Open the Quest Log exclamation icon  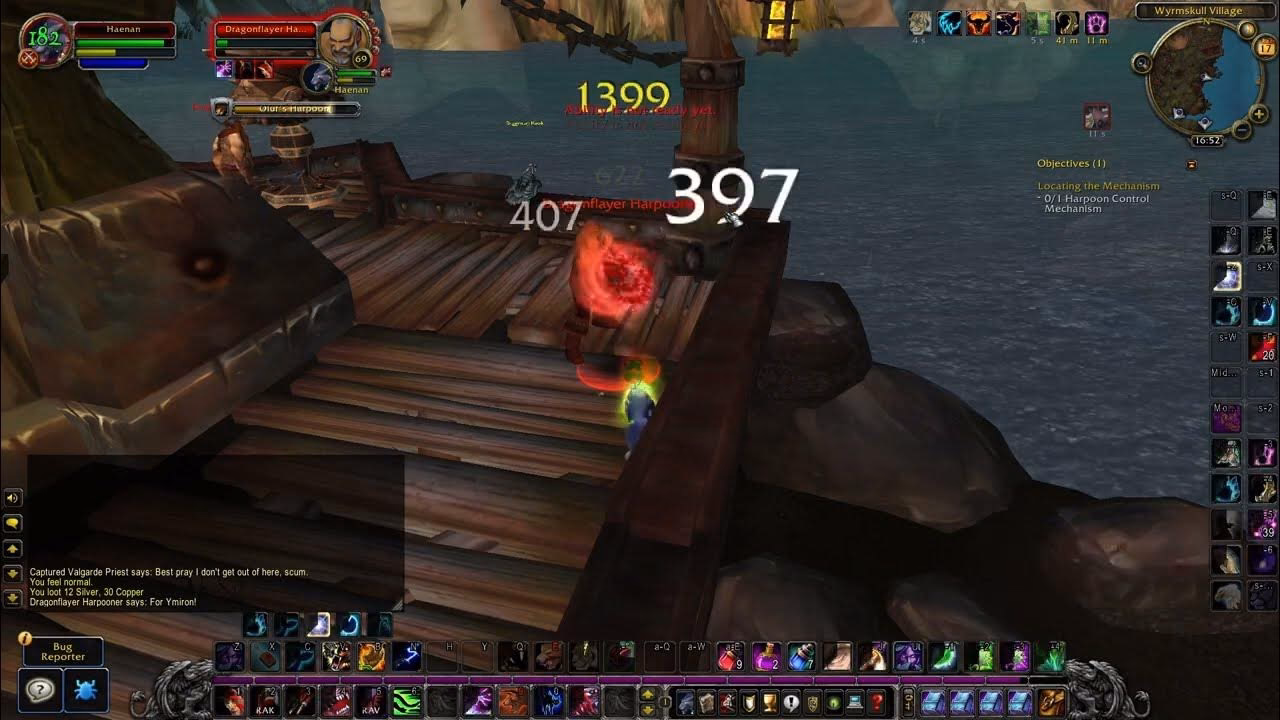click(x=790, y=701)
